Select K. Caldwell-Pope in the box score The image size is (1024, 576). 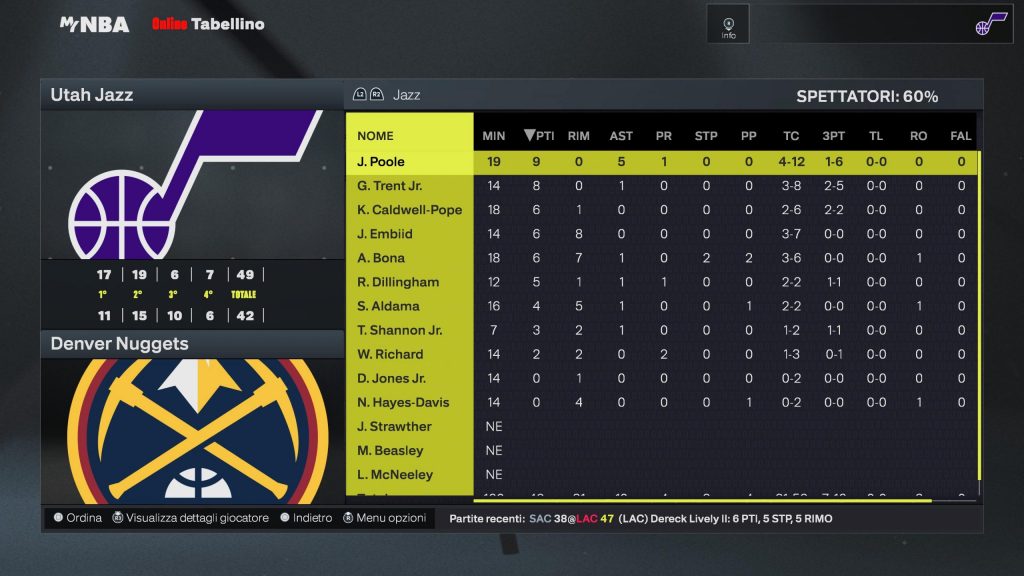pyautogui.click(x=410, y=210)
